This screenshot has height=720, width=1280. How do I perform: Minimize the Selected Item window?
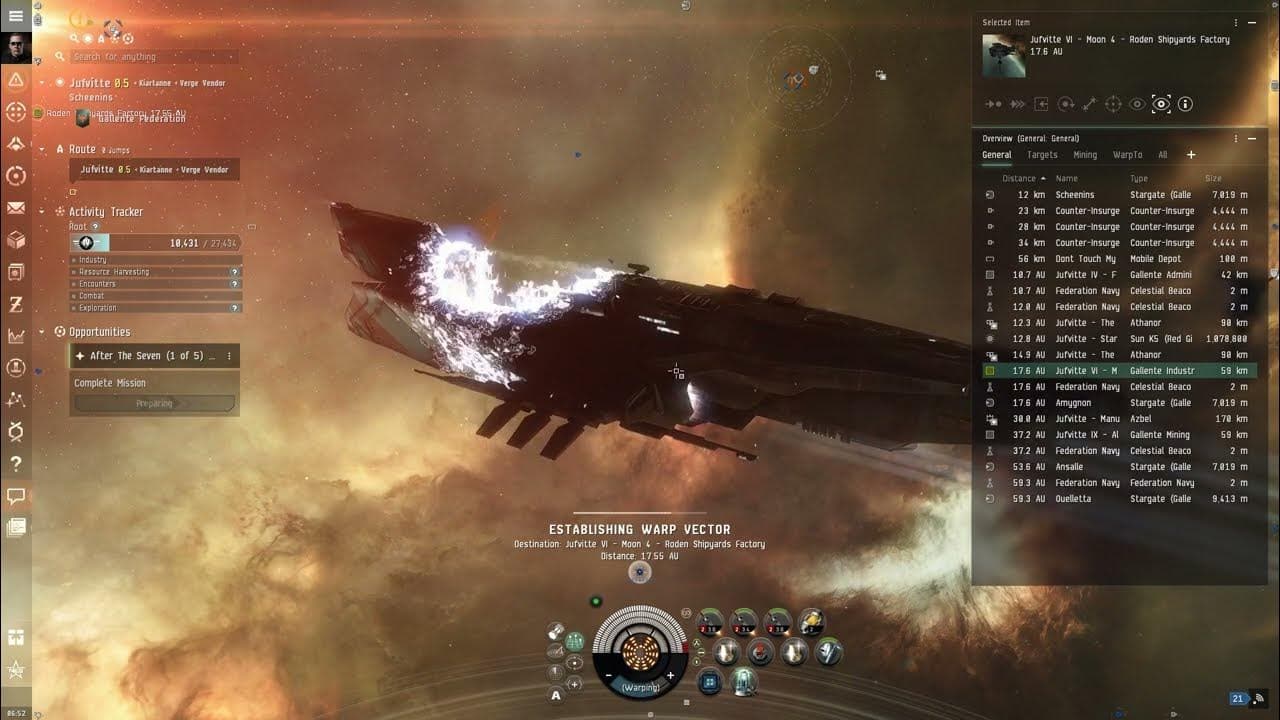[x=1252, y=23]
